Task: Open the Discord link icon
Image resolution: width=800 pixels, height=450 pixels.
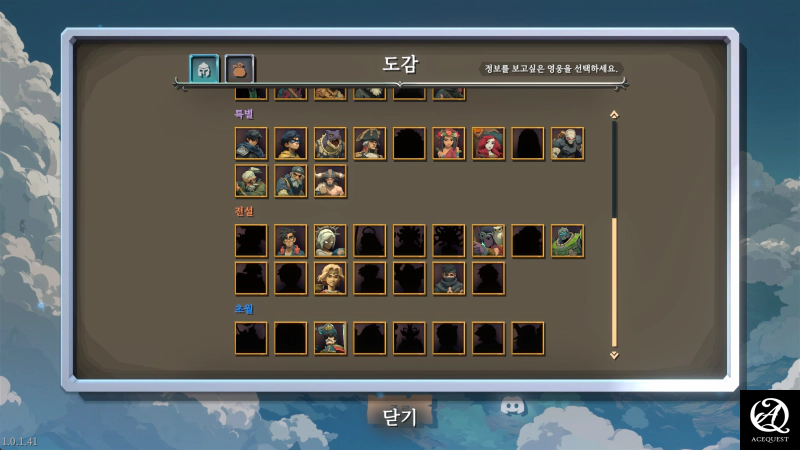Action: (512, 407)
